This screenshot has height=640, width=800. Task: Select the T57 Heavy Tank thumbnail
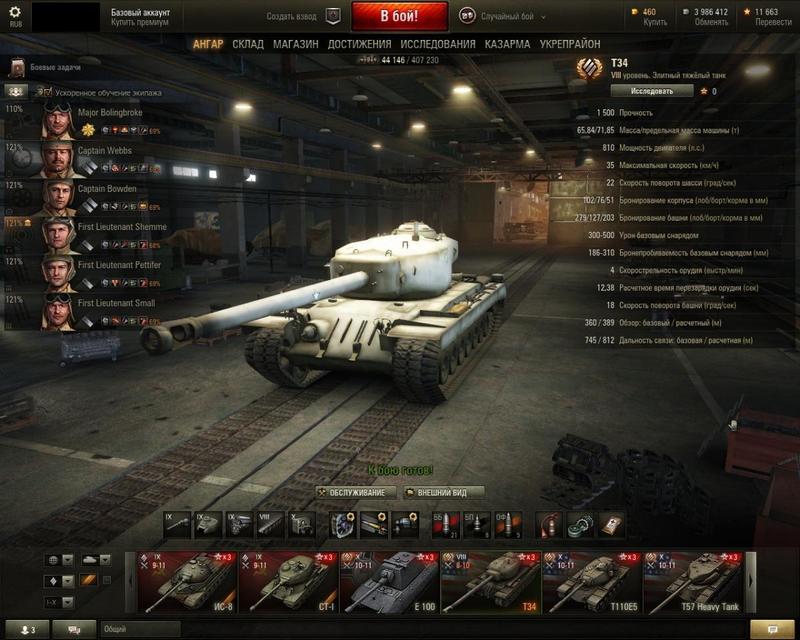click(691, 582)
